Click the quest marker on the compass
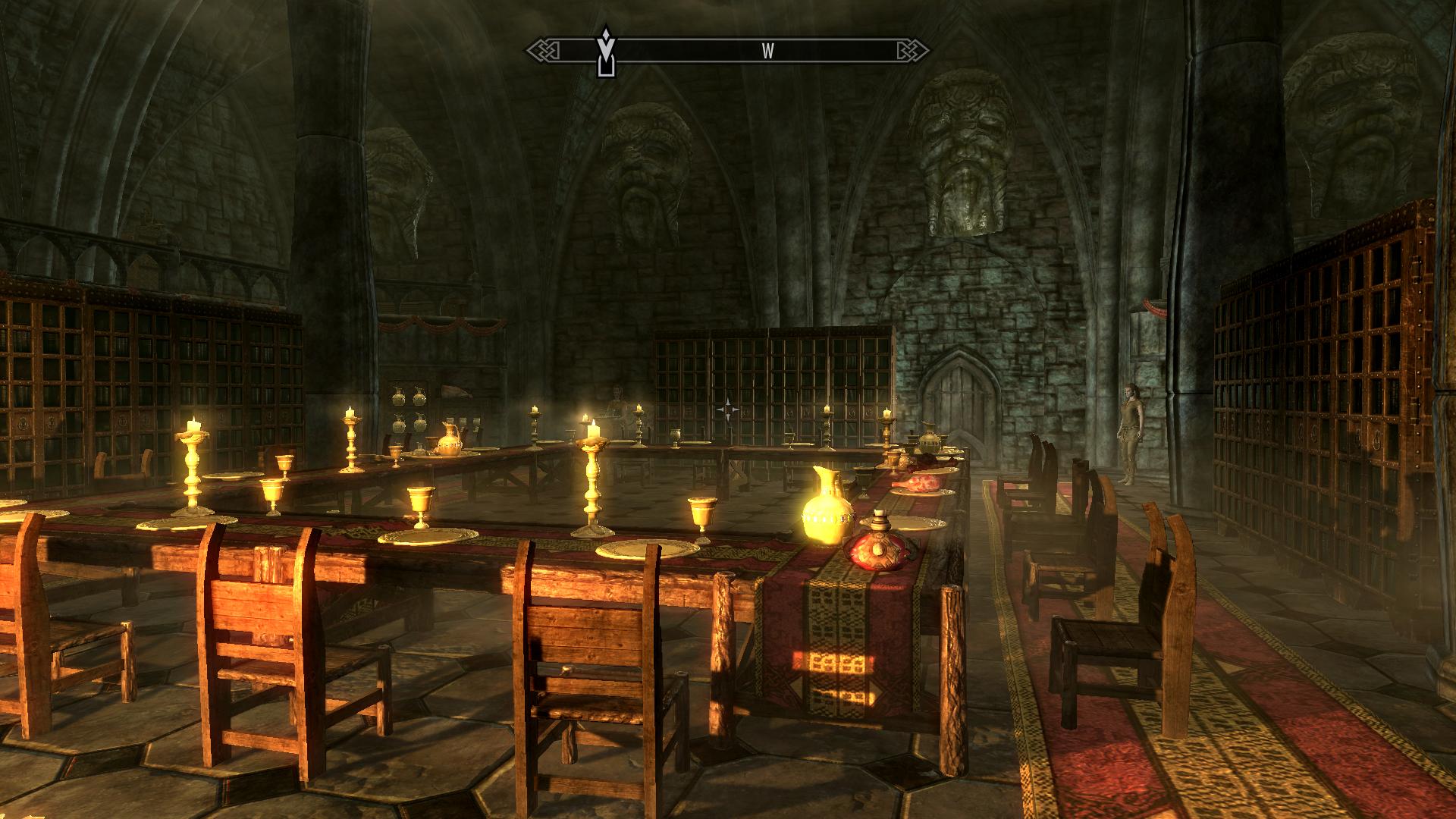The width and height of the screenshot is (1456, 819). coord(604,52)
